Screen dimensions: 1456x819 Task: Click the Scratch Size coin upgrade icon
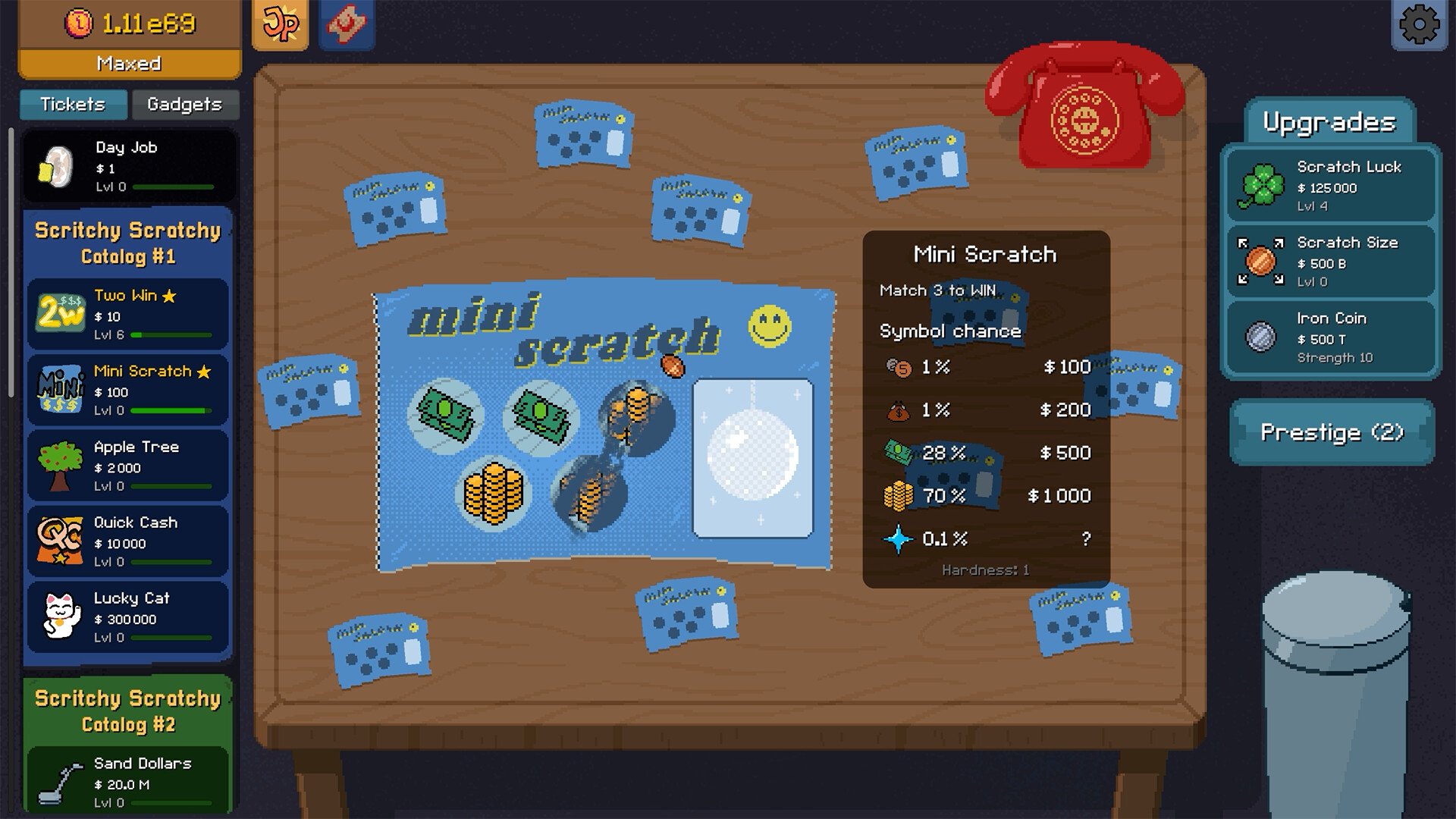[1263, 260]
